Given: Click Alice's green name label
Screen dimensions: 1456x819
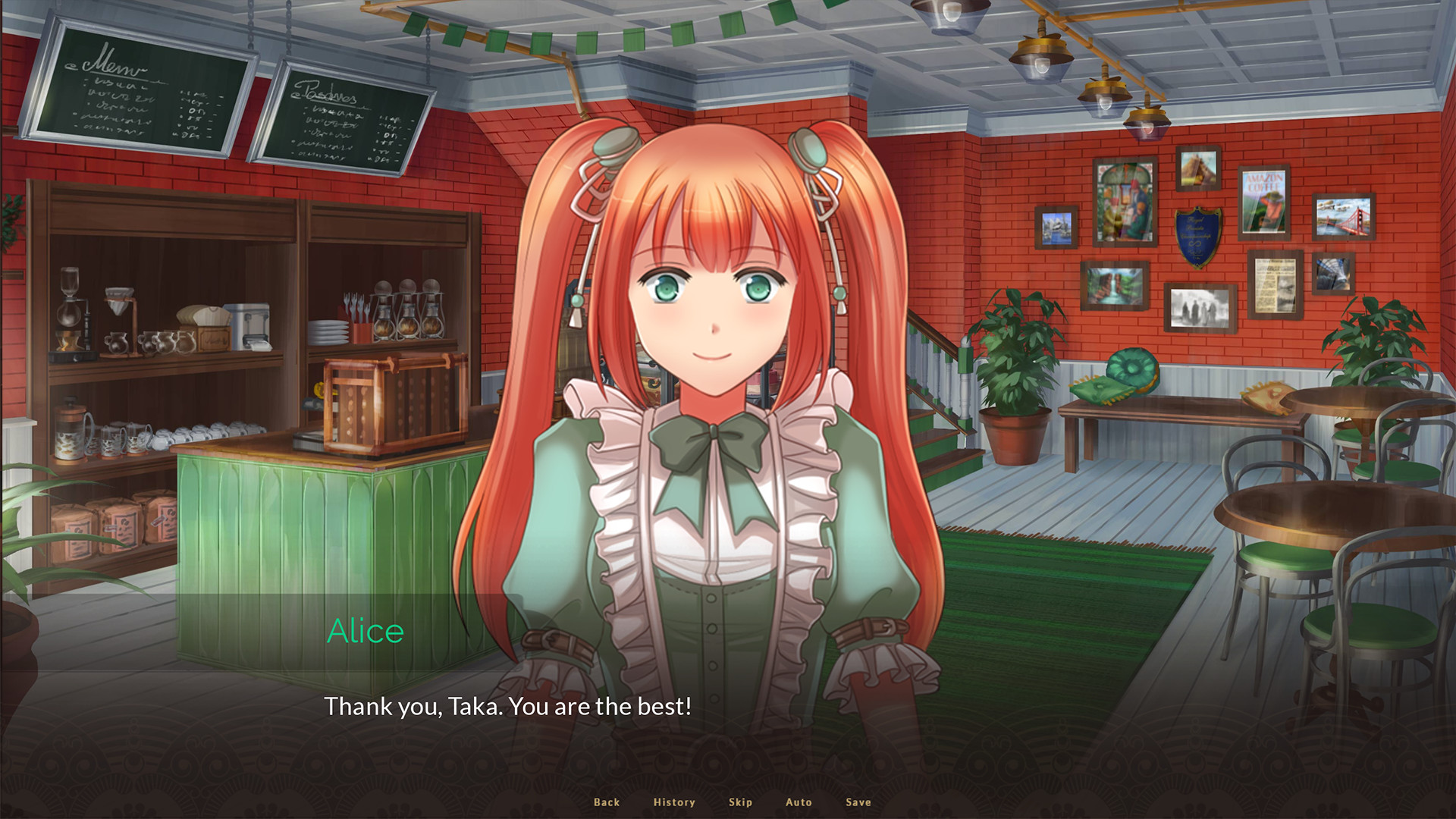Looking at the screenshot, I should point(366,629).
